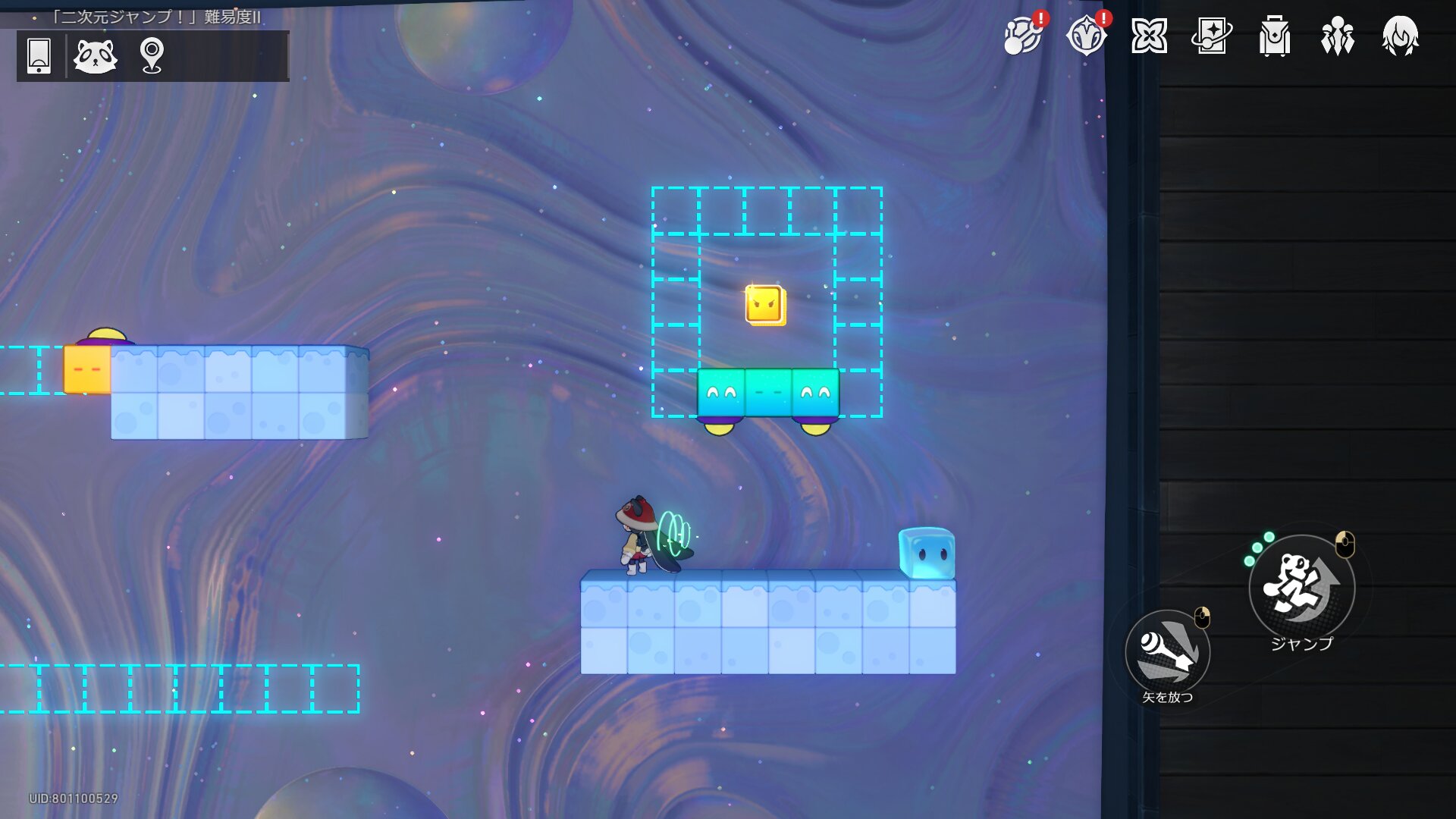Open the four-petal flower icon

pyautogui.click(x=1149, y=36)
